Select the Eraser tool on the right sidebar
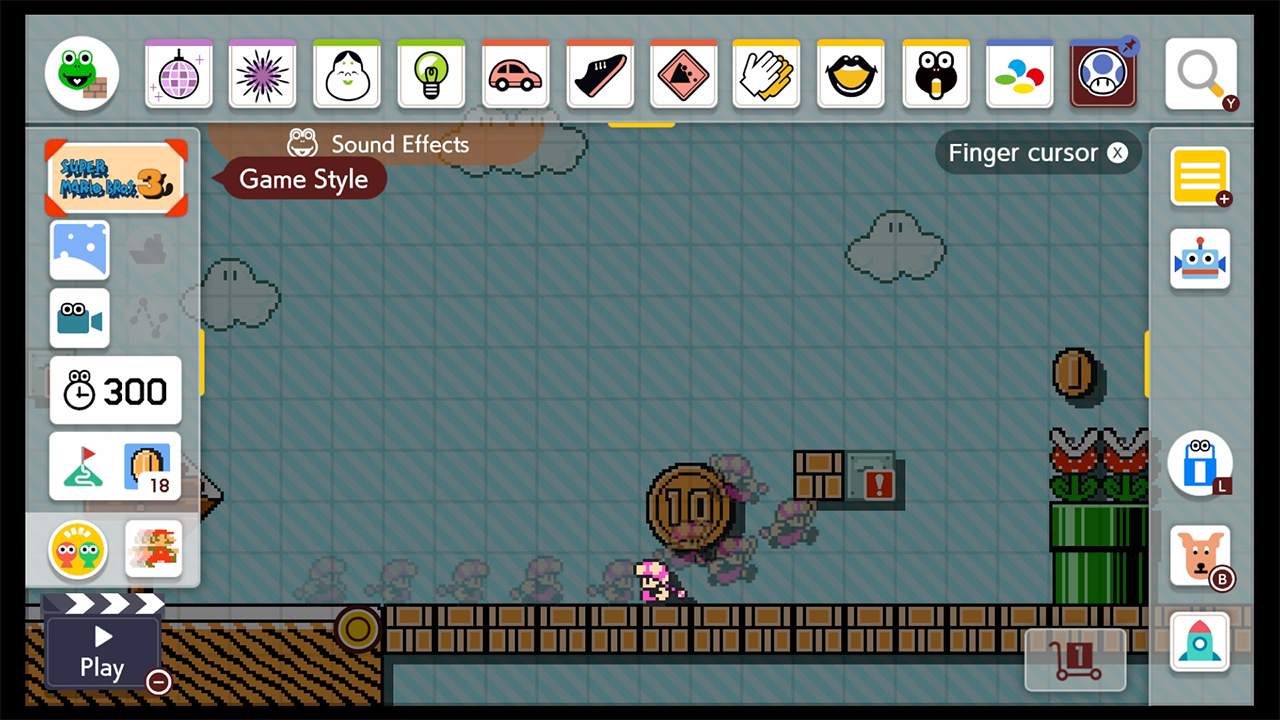 [1200, 463]
